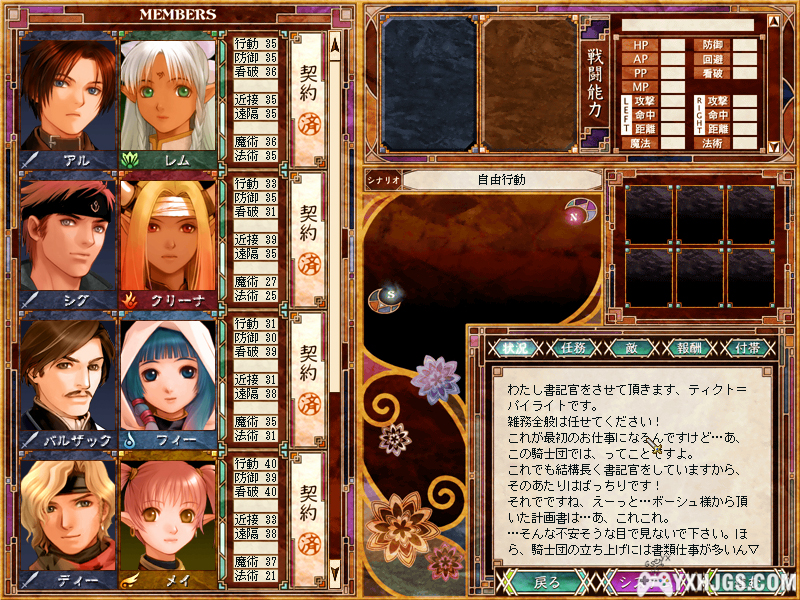Switch to the 状況 tab
Viewport: 800px width, 600px height.
pyautogui.click(x=514, y=348)
